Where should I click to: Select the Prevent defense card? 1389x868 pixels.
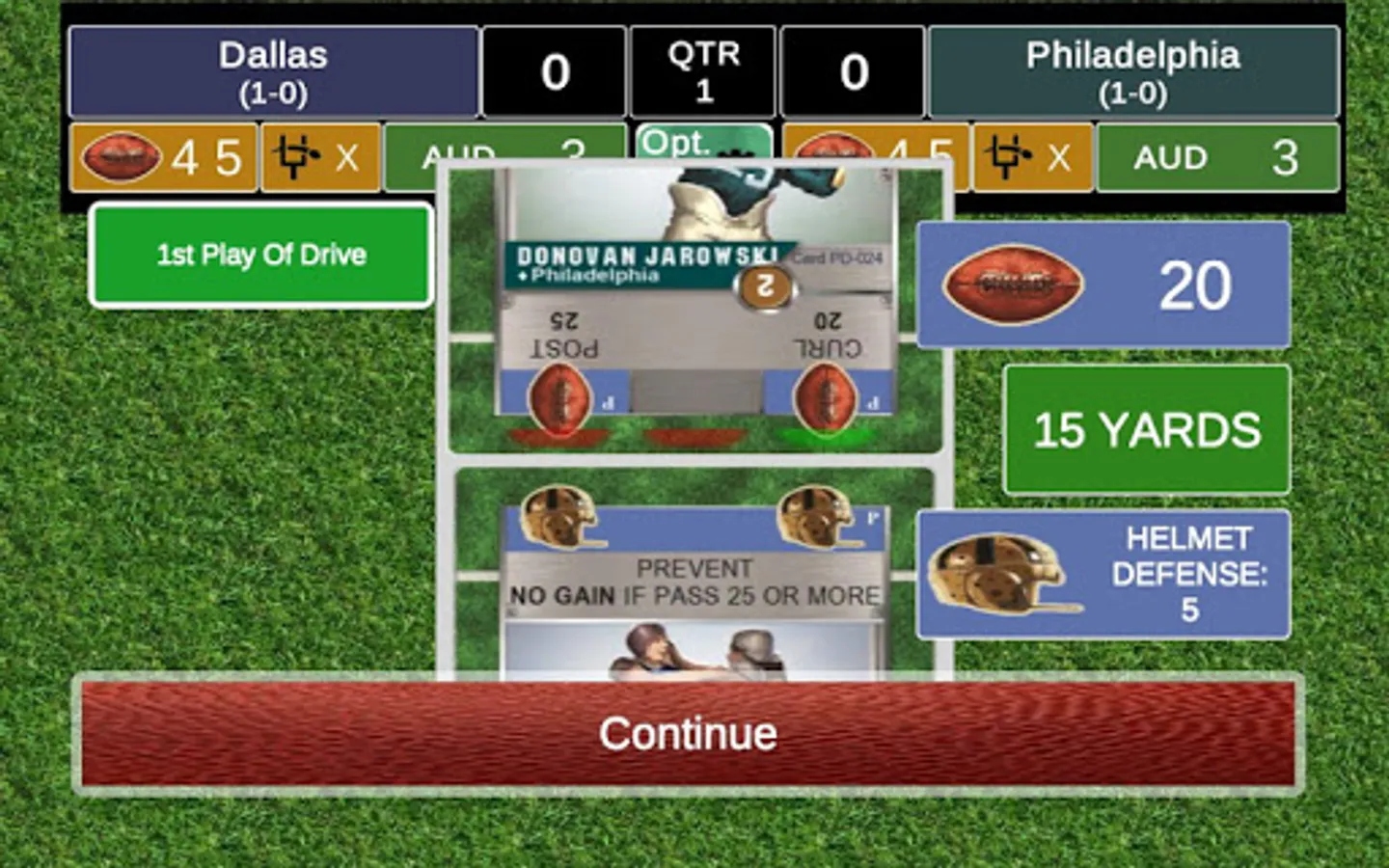point(694,579)
